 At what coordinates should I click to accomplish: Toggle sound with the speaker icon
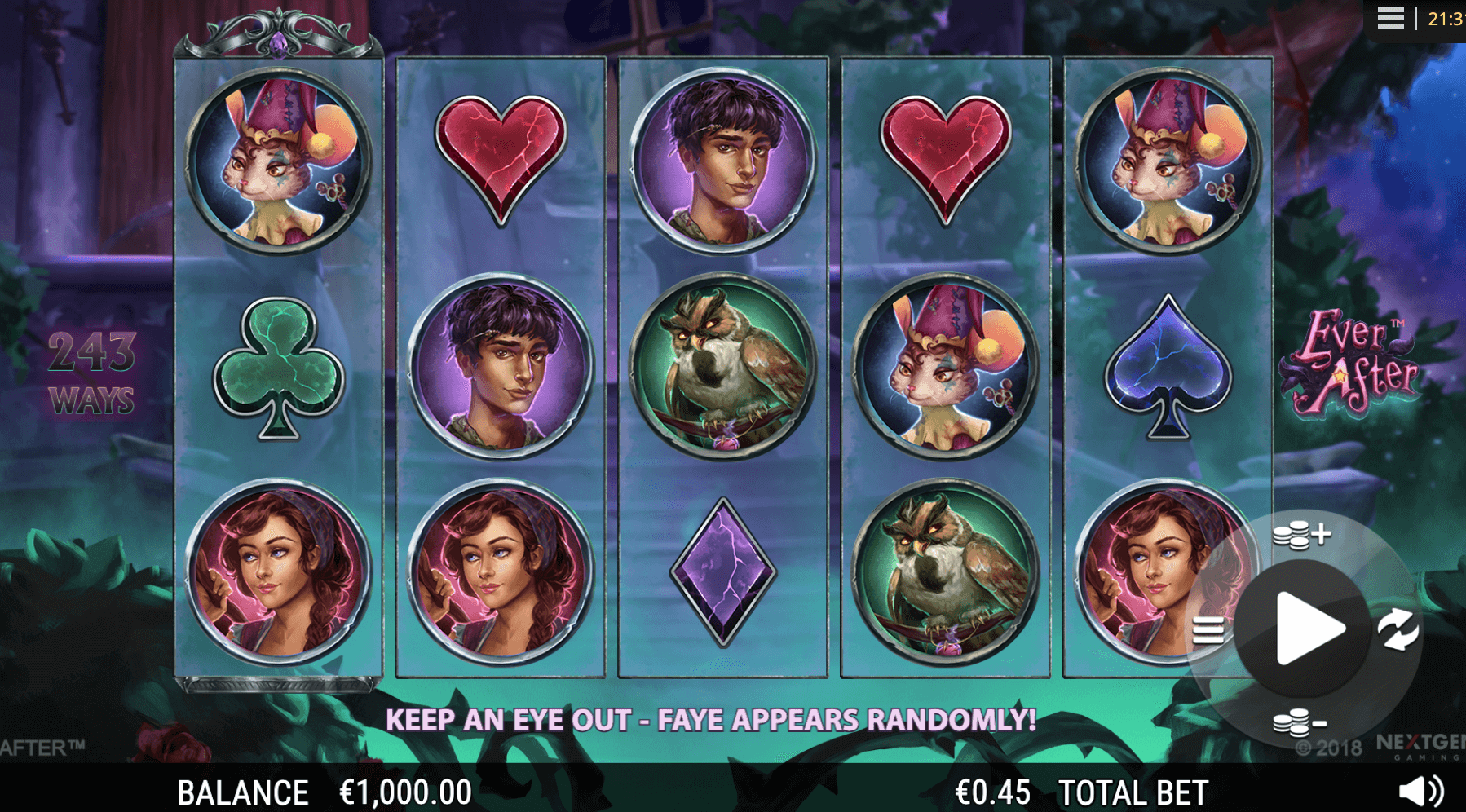1420,791
